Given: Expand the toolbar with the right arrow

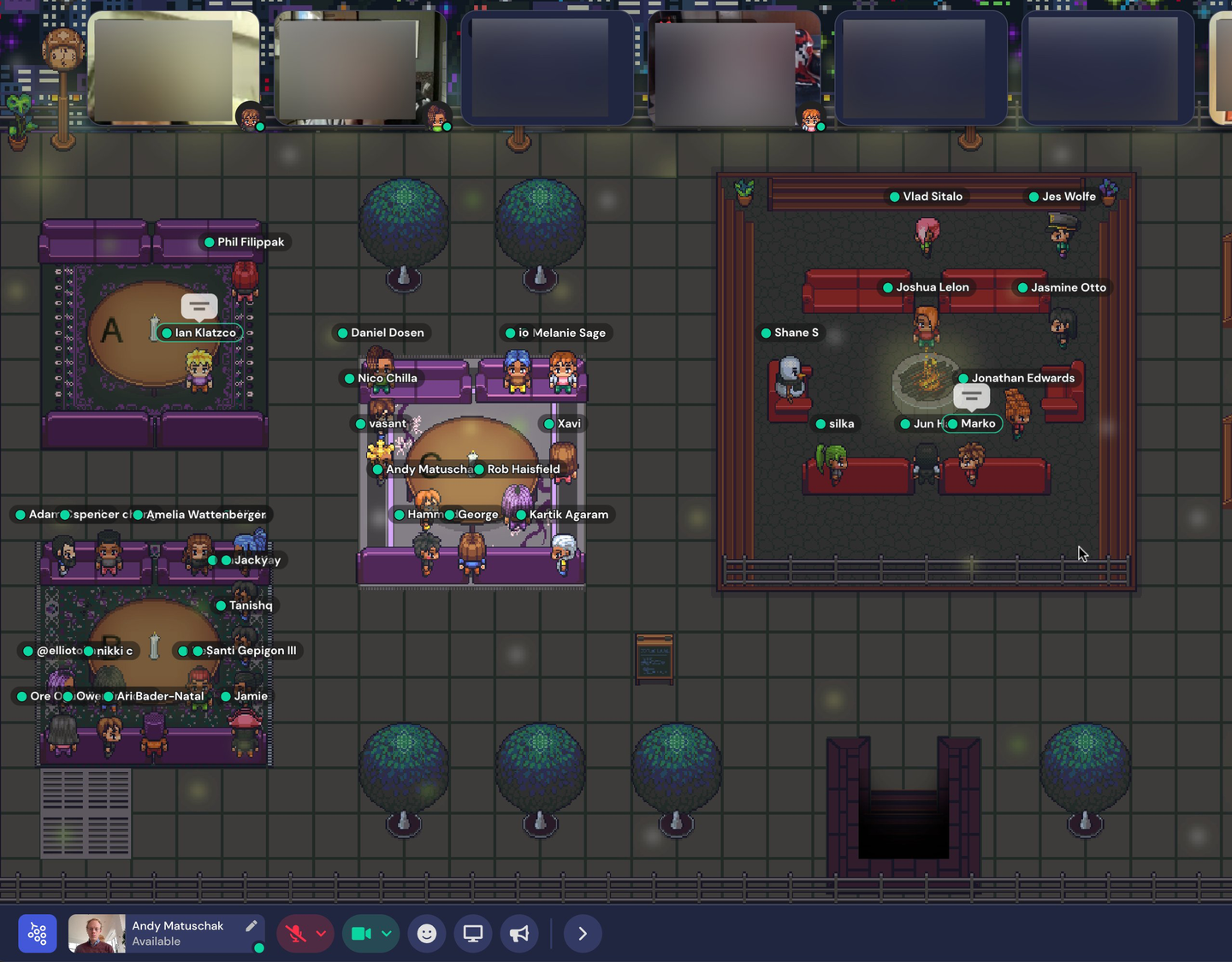Looking at the screenshot, I should click(583, 934).
